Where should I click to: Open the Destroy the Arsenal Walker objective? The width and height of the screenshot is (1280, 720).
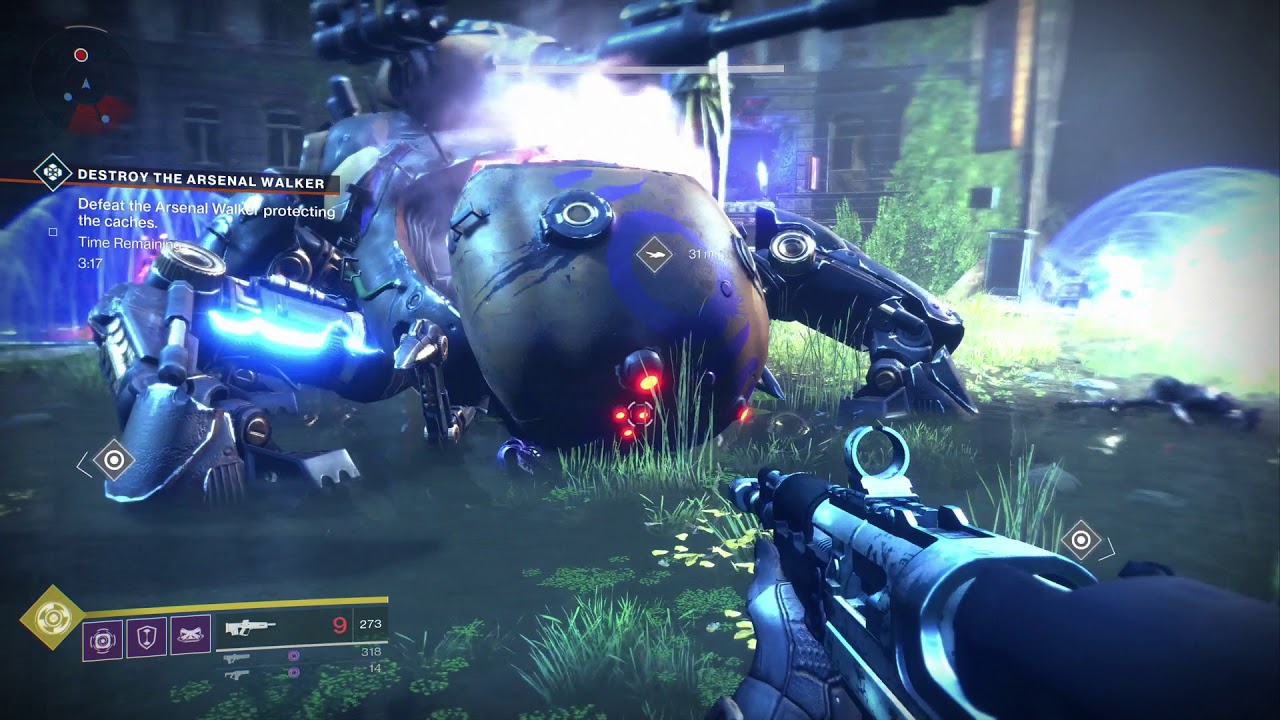pyautogui.click(x=200, y=183)
